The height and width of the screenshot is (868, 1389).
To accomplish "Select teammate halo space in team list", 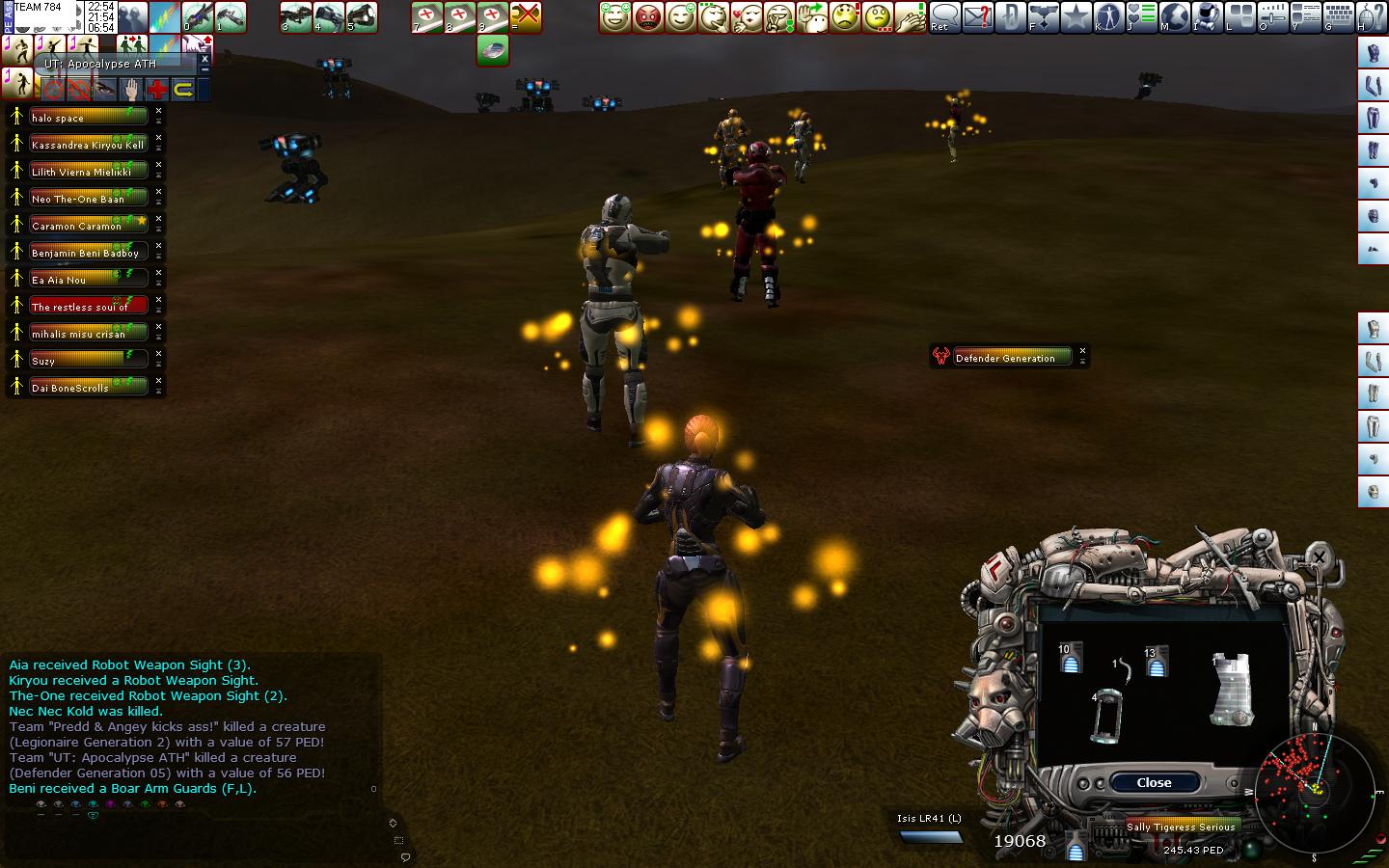I will [89, 118].
